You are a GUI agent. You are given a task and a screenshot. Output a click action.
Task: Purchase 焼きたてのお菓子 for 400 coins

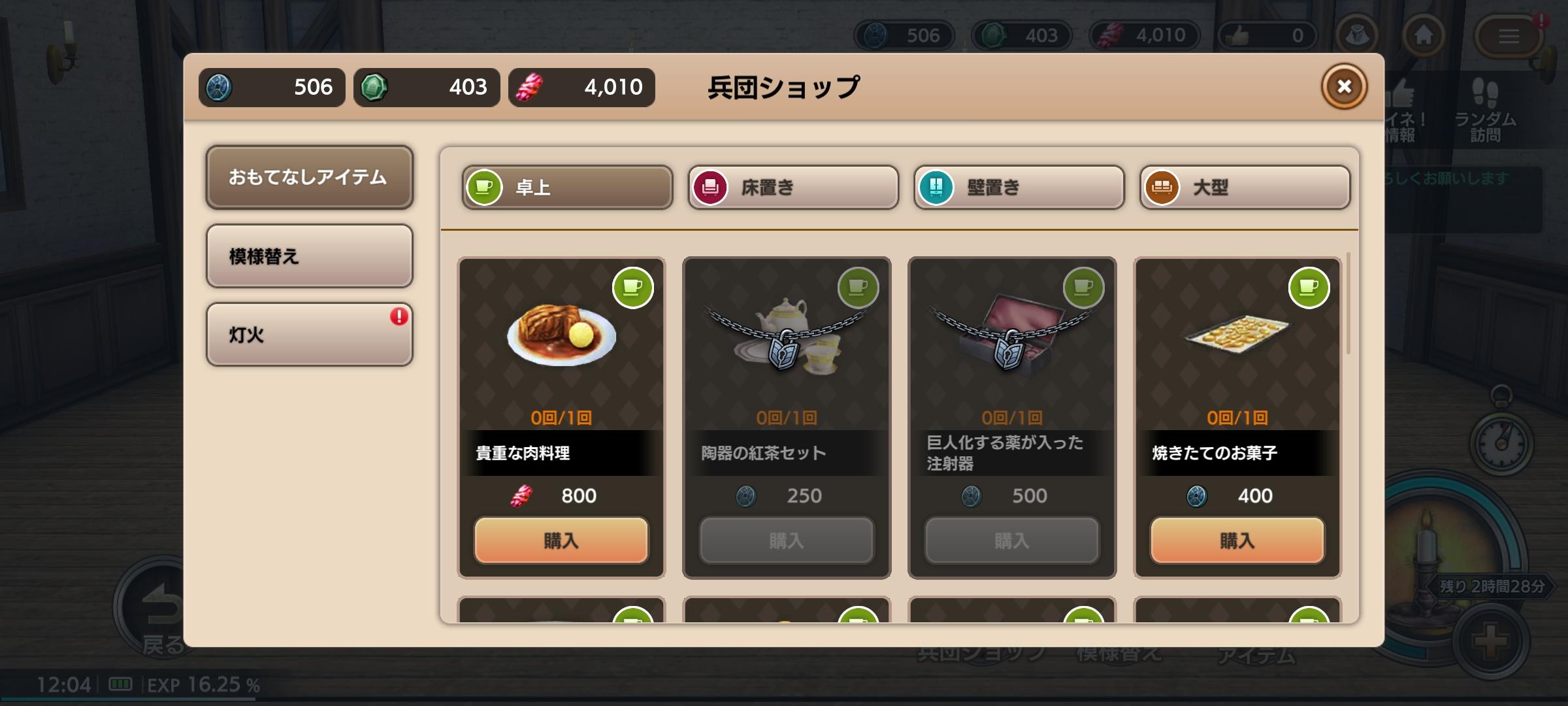[x=1237, y=541]
